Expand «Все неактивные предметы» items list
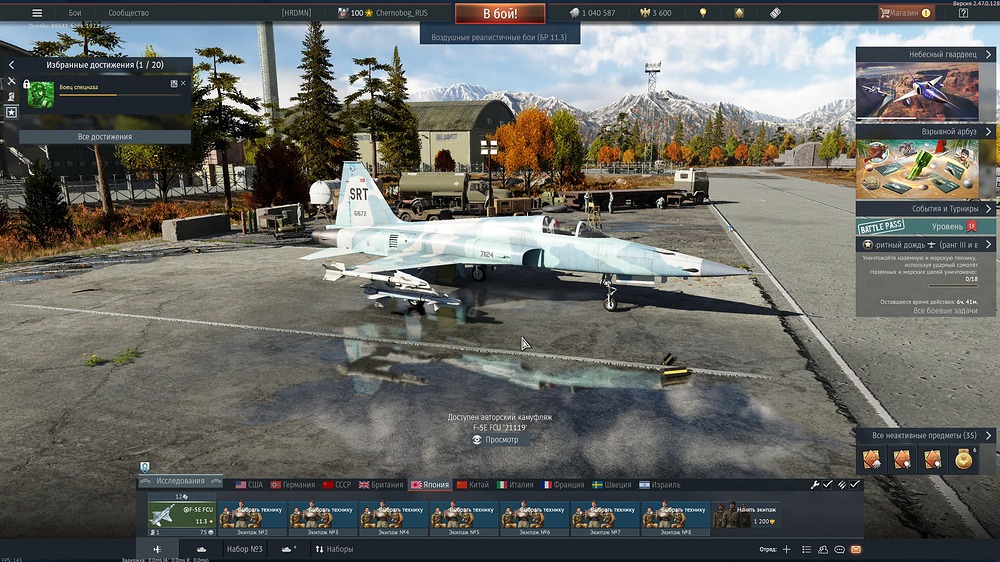 pyautogui.click(x=924, y=435)
